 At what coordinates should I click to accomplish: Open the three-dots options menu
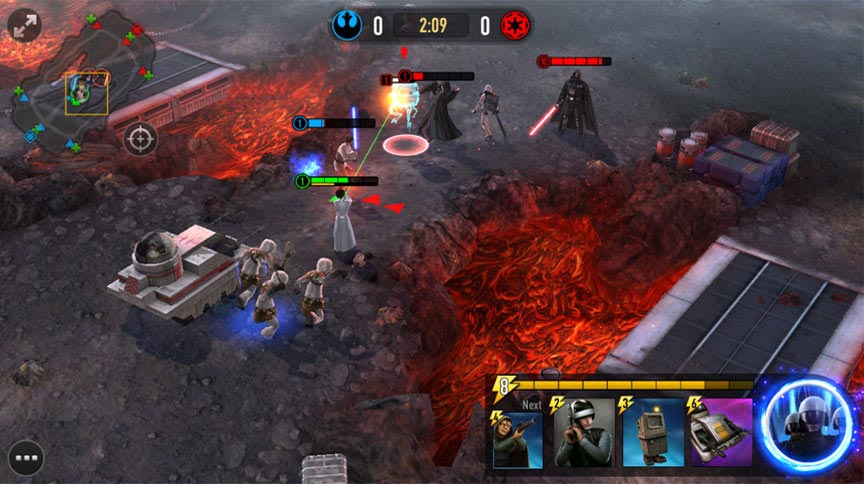pos(25,458)
